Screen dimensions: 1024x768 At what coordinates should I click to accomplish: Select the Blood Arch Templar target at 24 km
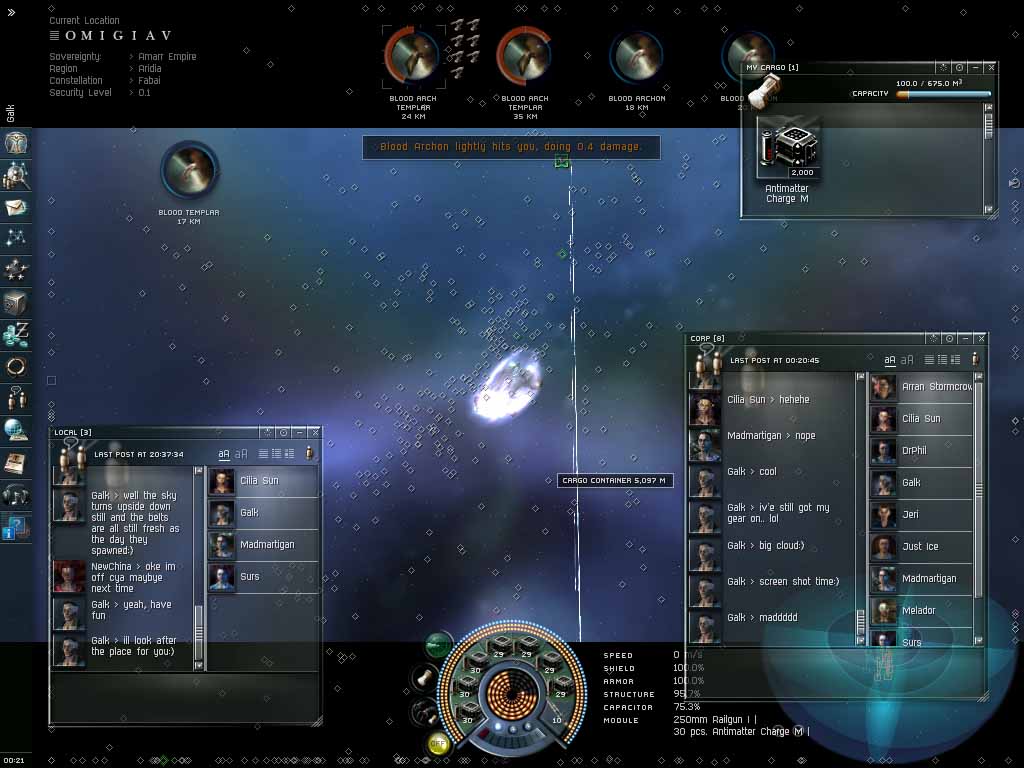412,55
